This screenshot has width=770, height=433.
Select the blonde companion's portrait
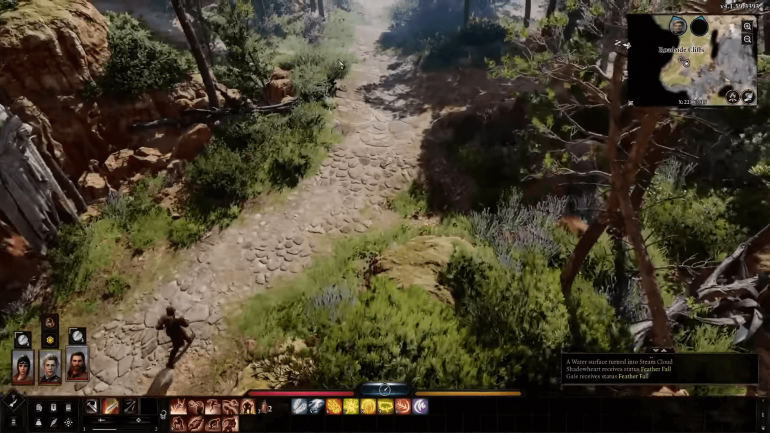pos(49,365)
